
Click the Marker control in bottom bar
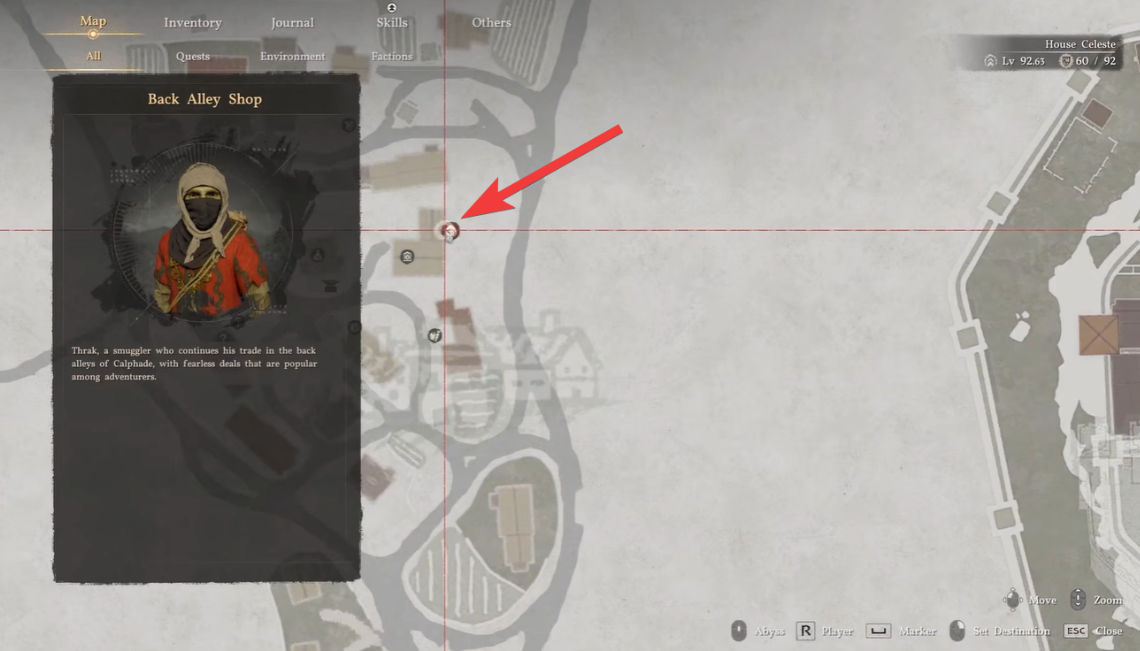(902, 631)
